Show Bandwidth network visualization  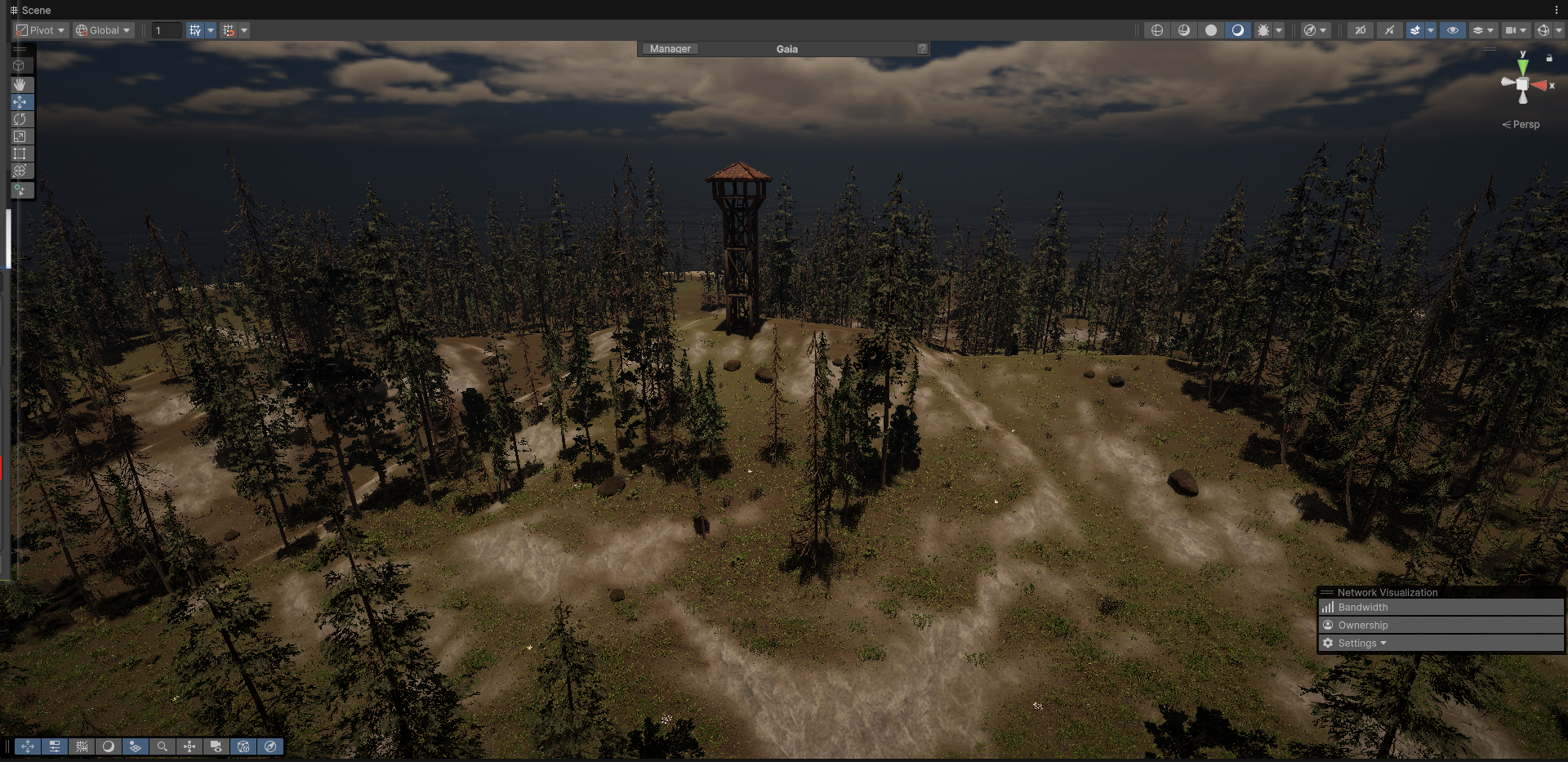1362,608
